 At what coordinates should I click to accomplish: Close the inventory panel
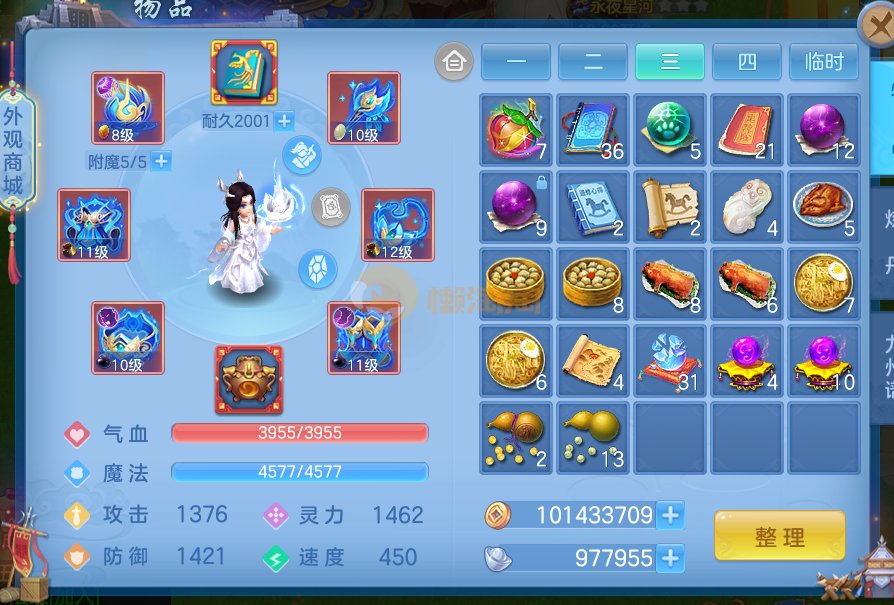coord(876,28)
